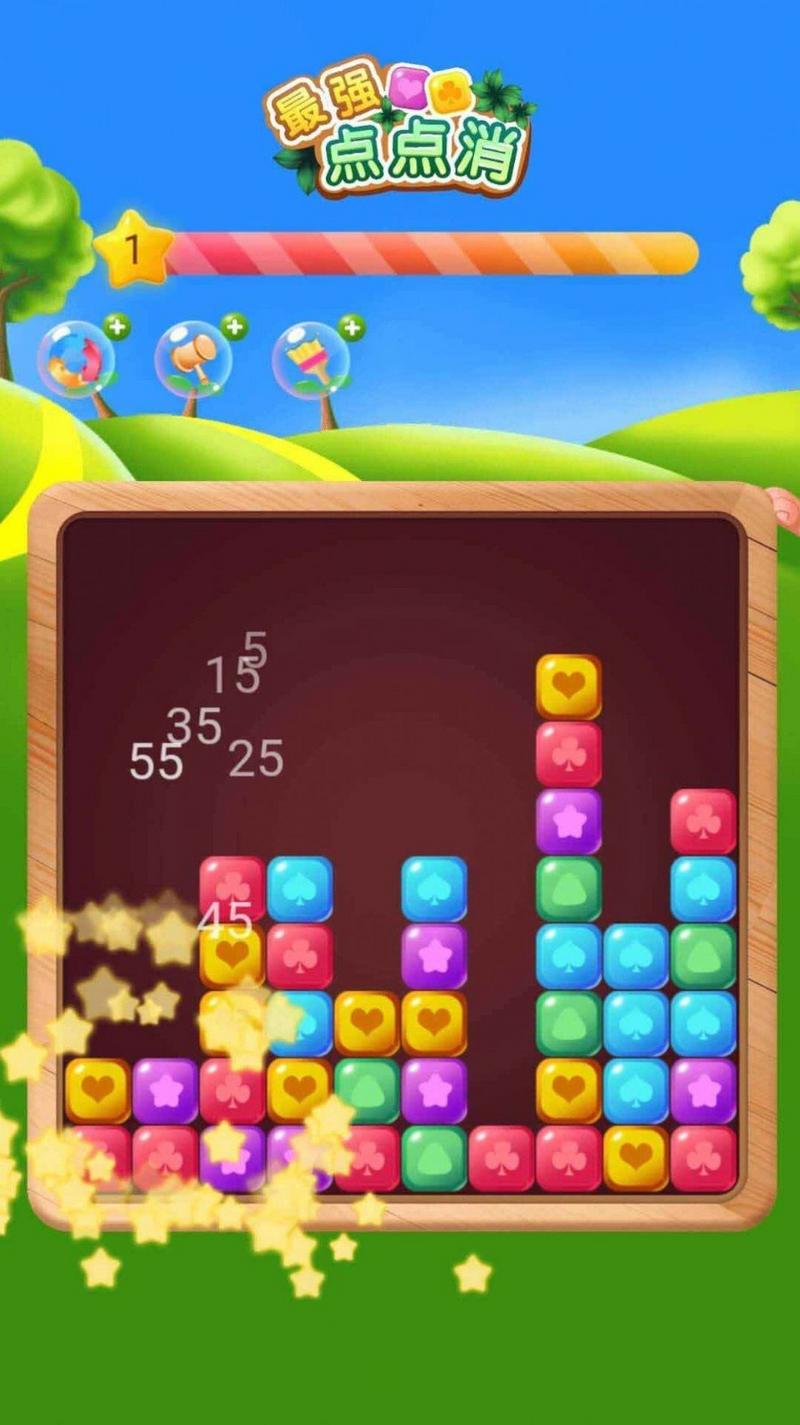Screen dimensions: 800x1425
Task: Tap the yellow heart block in the leftmost column
Action: [98, 1090]
